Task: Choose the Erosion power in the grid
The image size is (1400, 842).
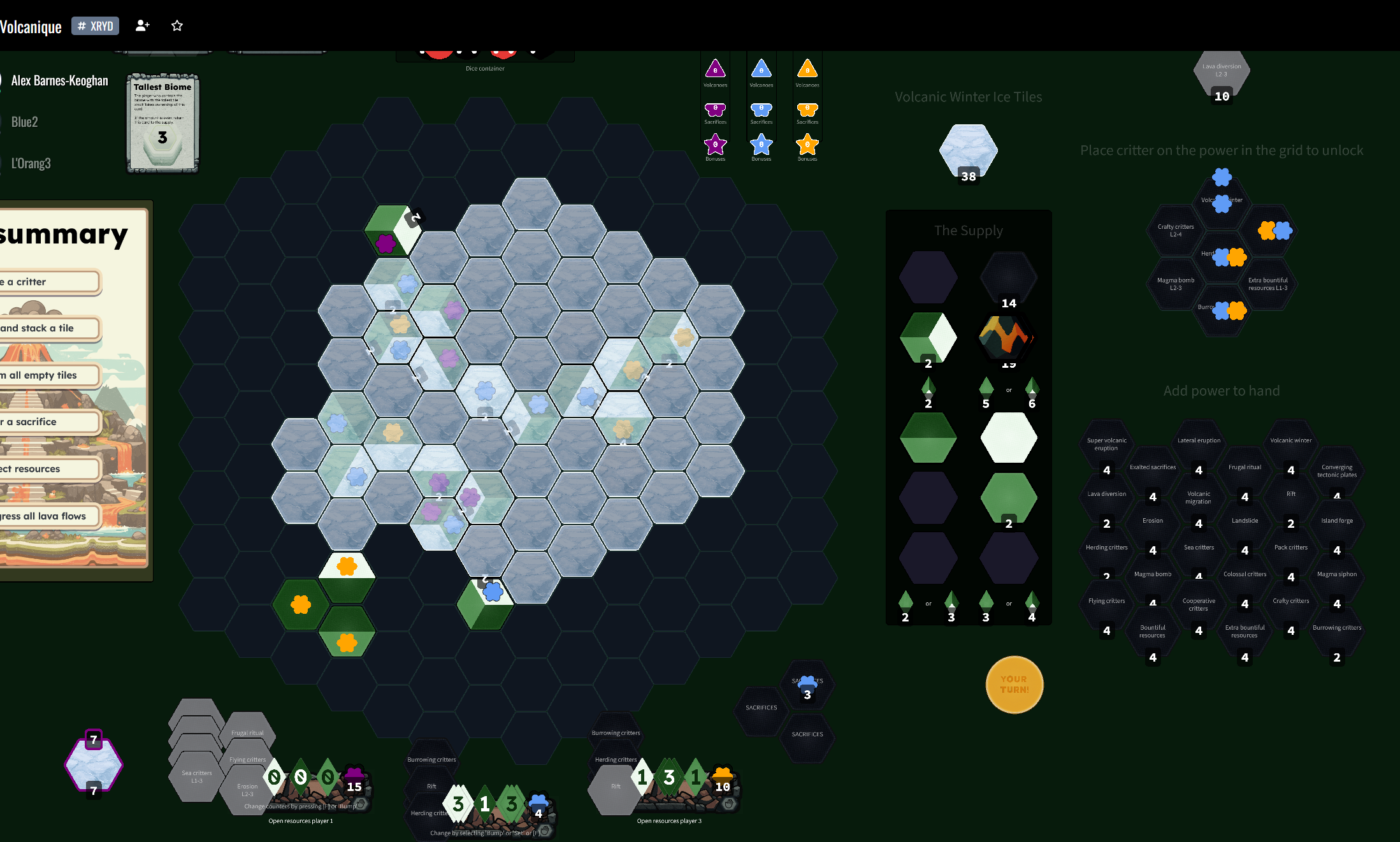Action: point(1152,520)
